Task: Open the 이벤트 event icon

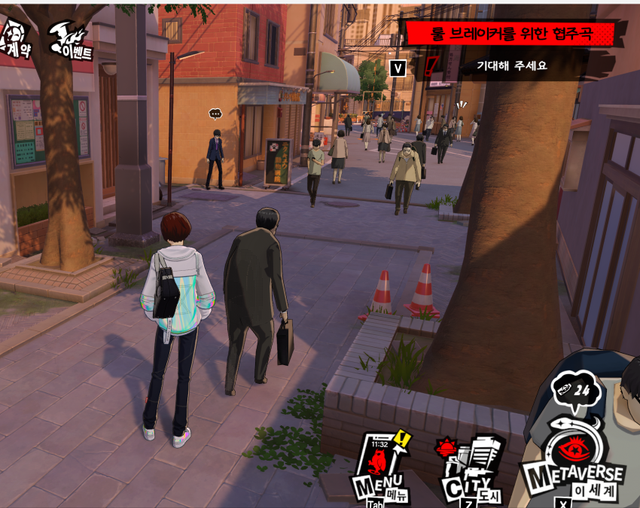Action: pos(71,38)
